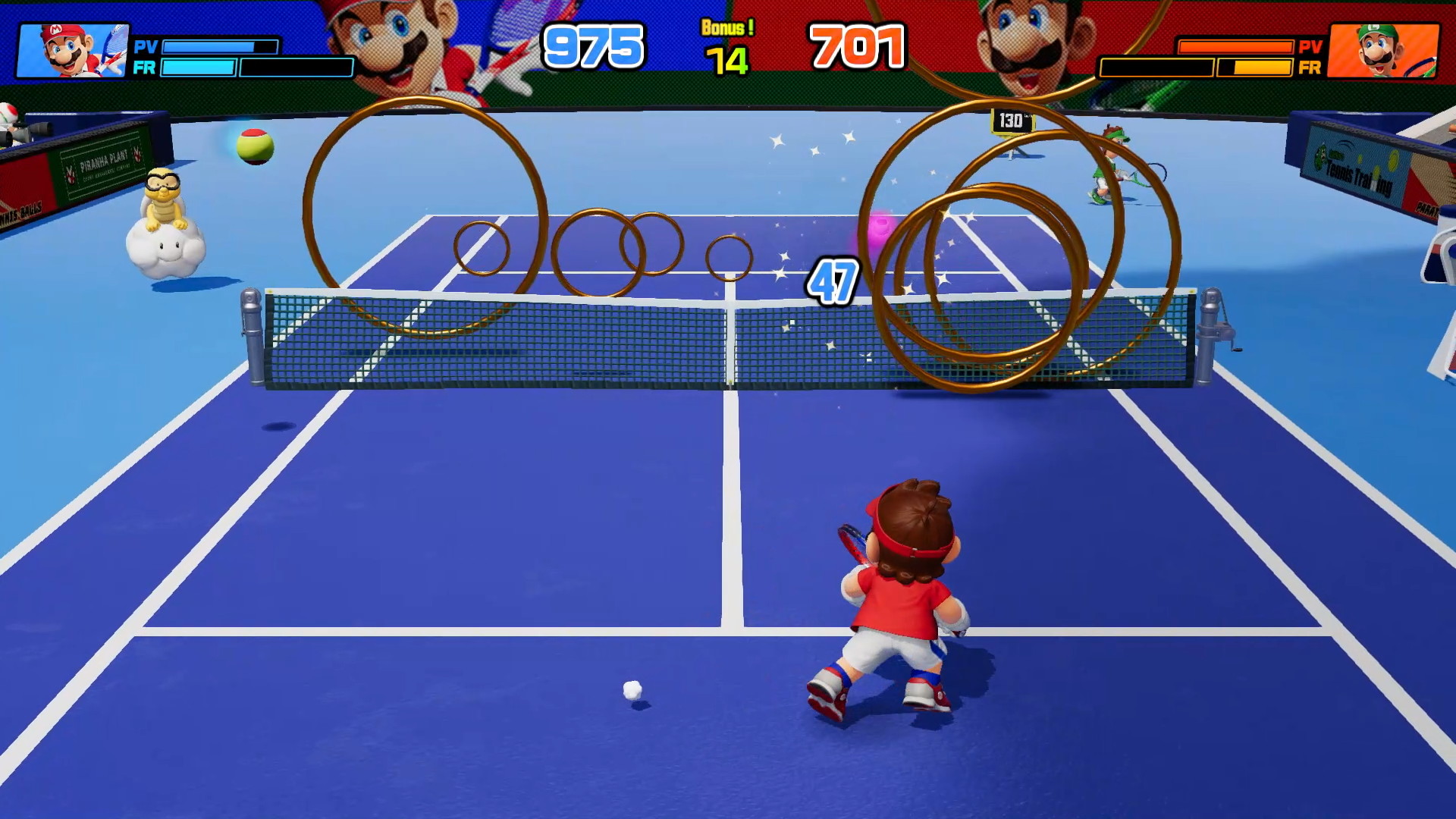Viewport: 1456px width, 819px height.
Task: Click Mario's player portrait
Action: click(x=73, y=50)
